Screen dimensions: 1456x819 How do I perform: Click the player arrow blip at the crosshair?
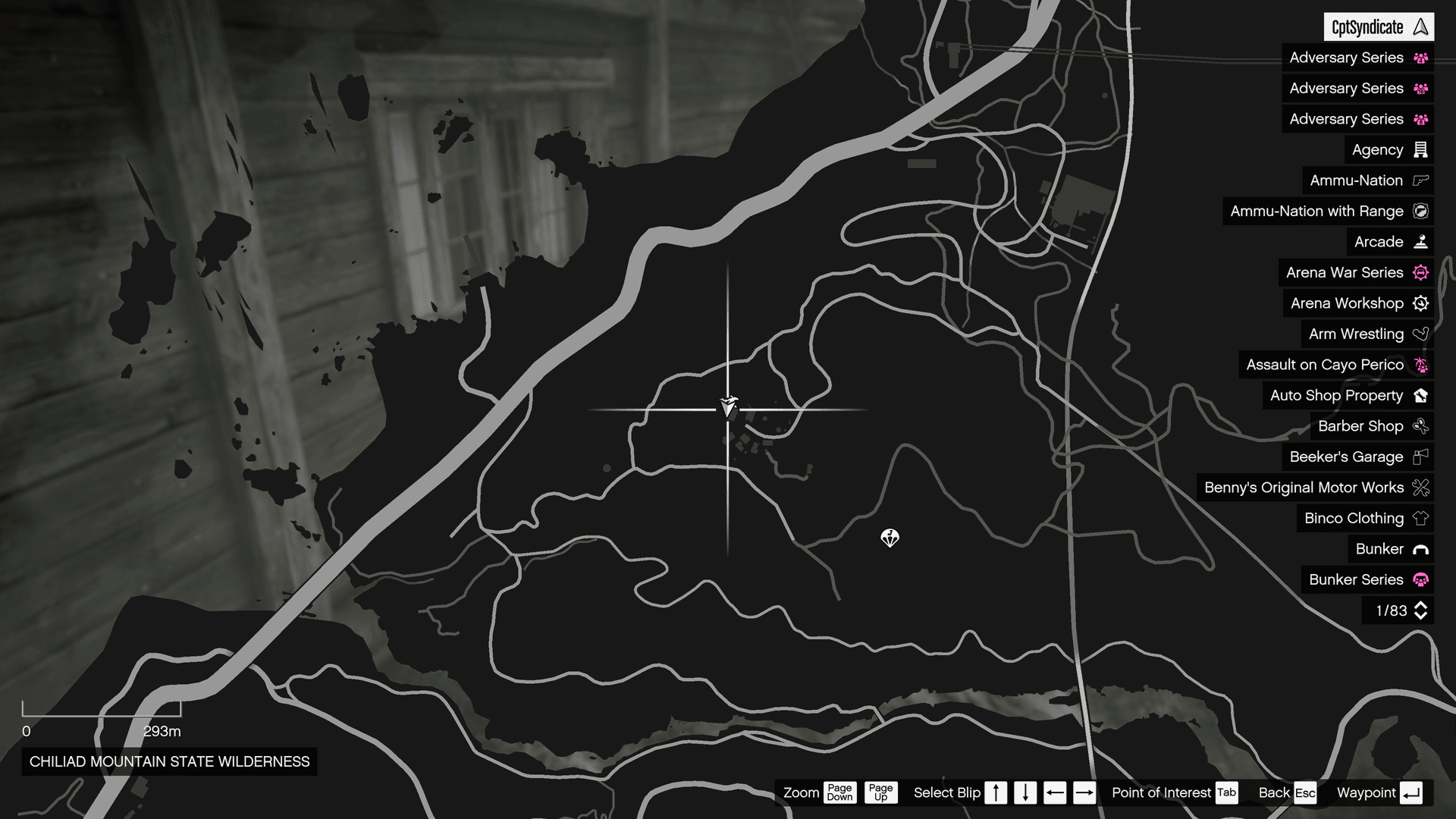click(728, 407)
